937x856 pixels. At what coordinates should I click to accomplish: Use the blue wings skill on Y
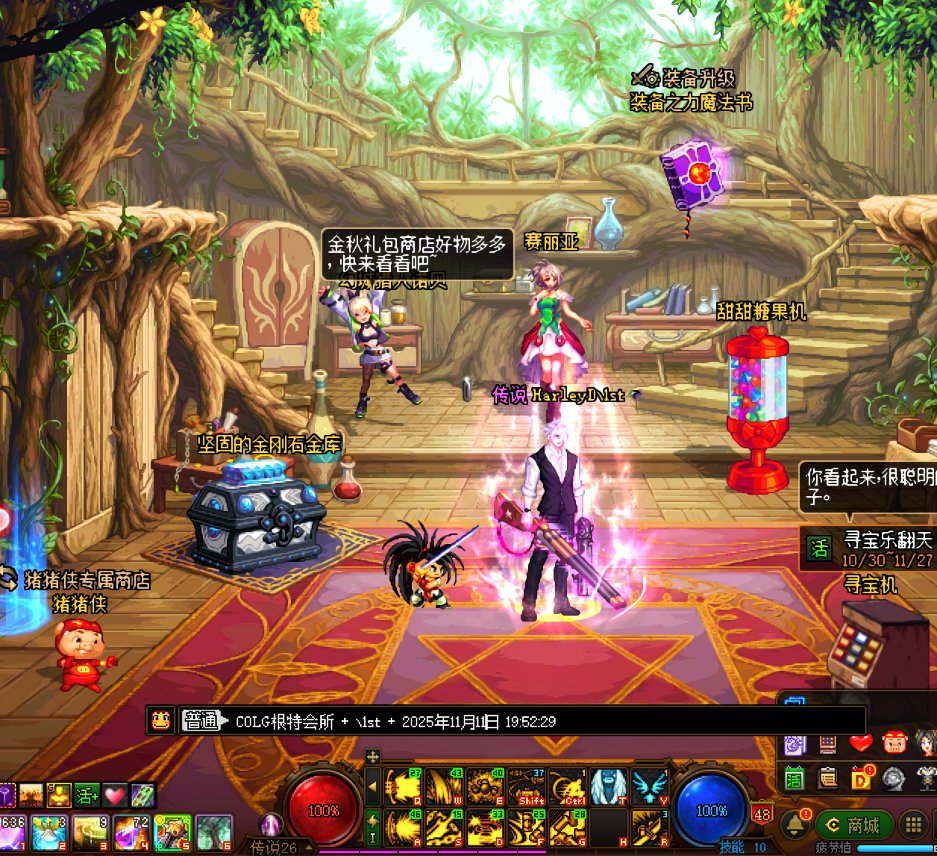tap(649, 787)
